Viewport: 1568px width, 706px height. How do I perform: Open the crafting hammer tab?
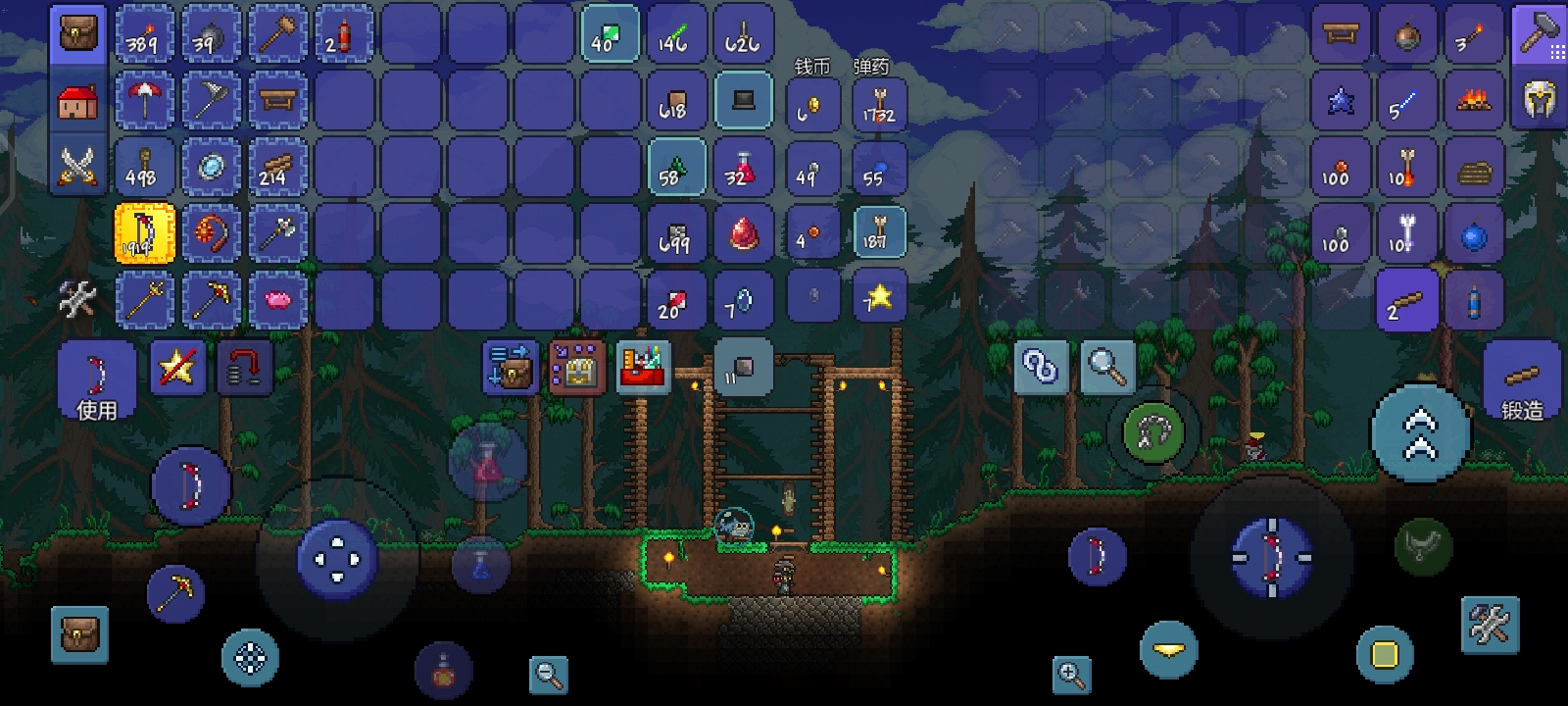point(1540,35)
